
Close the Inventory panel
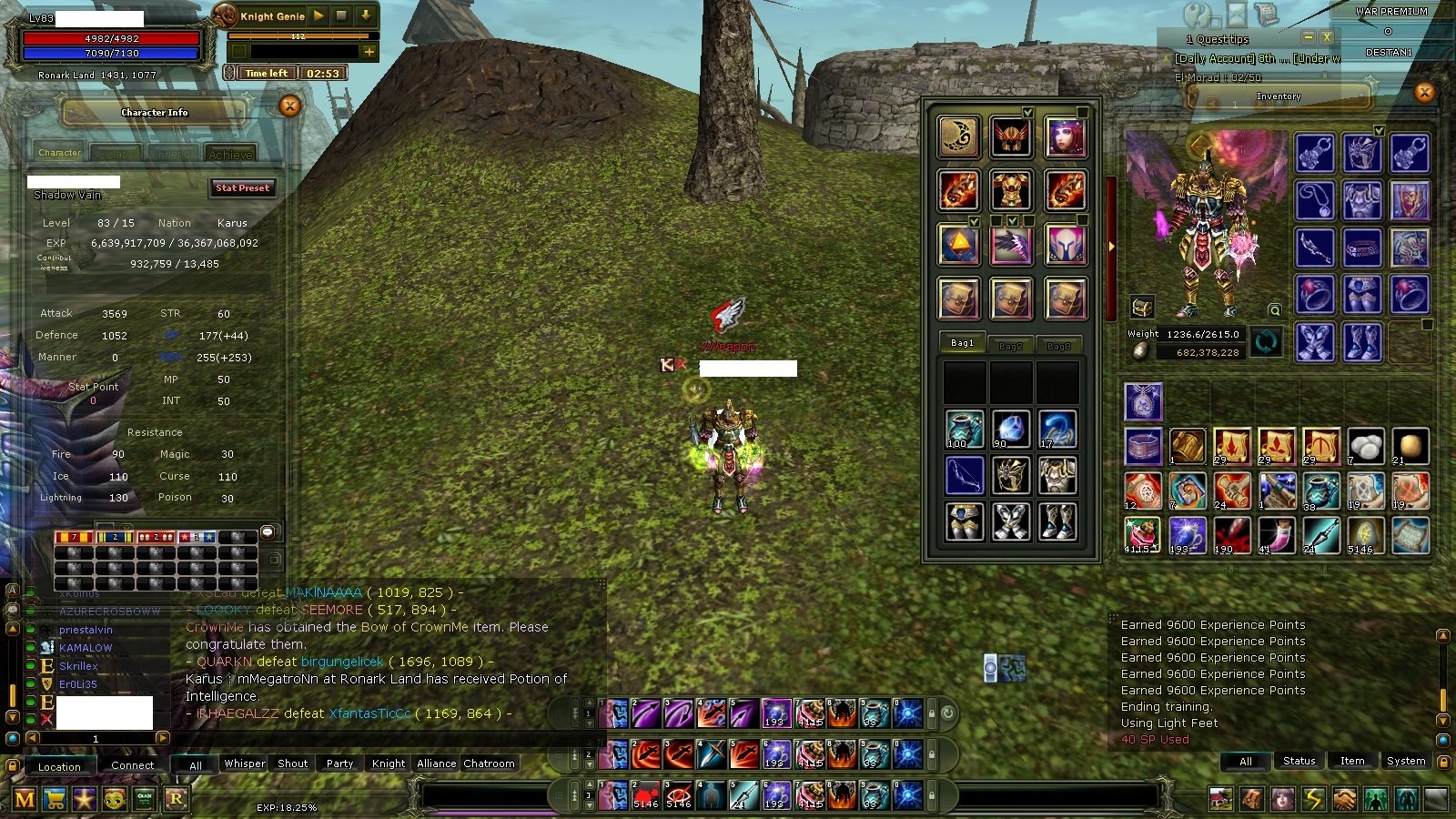1425,93
